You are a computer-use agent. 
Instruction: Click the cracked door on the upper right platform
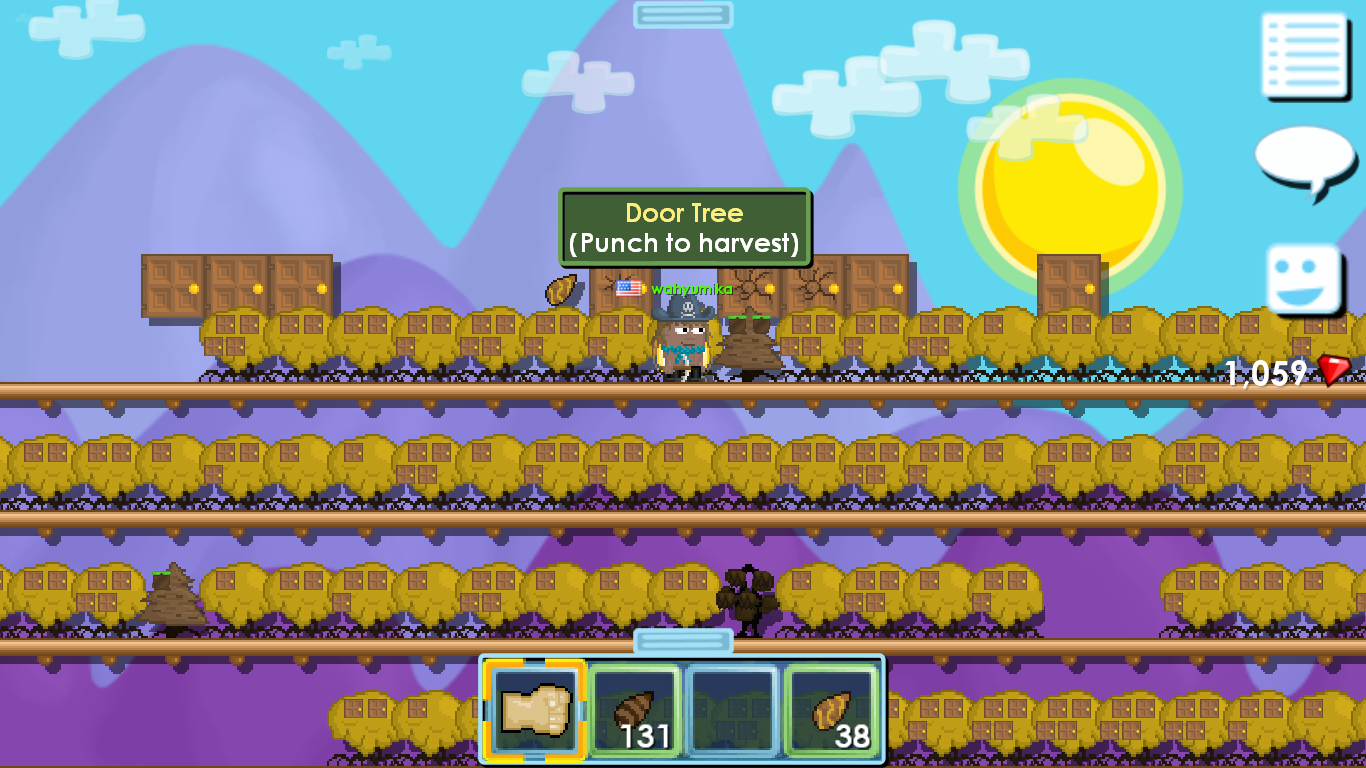pos(820,287)
